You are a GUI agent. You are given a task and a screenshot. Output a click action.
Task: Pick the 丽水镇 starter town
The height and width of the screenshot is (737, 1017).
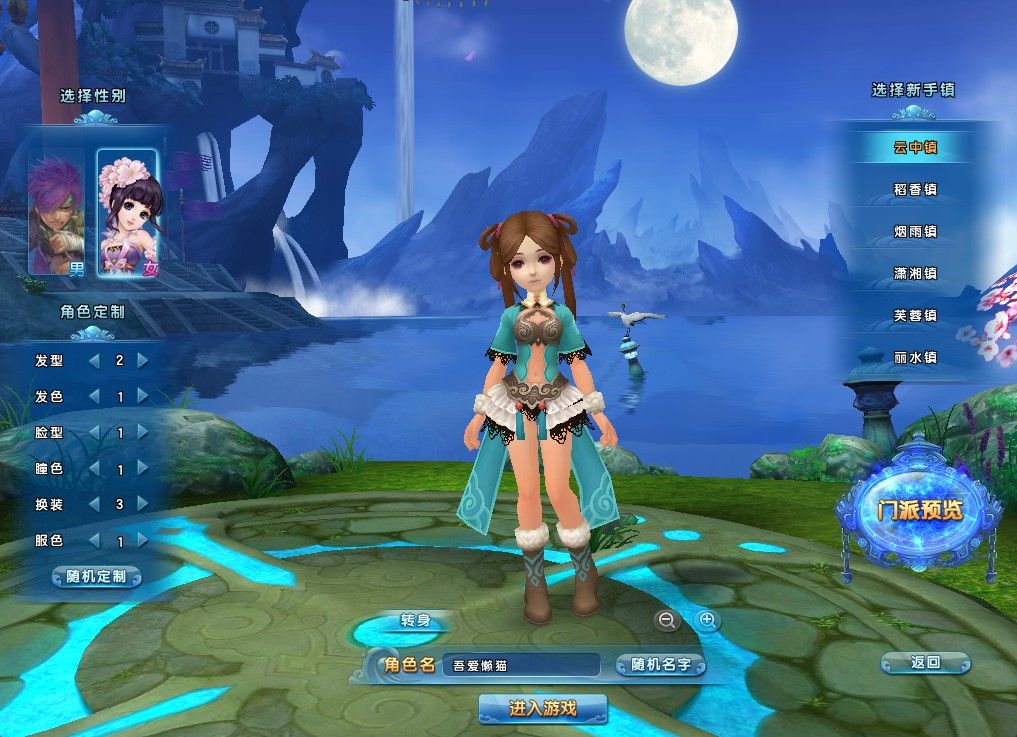click(x=915, y=358)
